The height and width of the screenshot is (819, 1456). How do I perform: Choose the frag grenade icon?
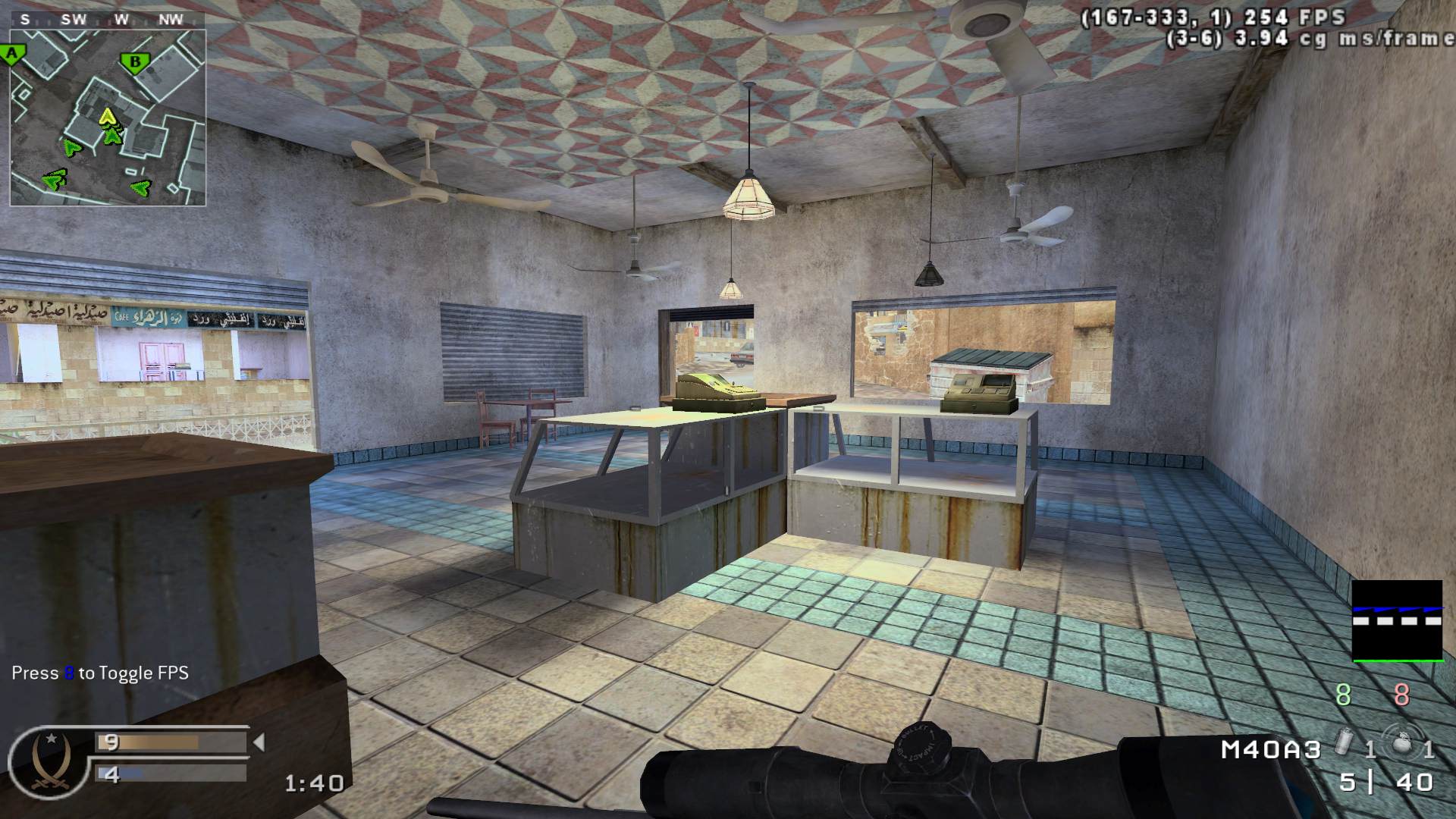tap(1400, 744)
